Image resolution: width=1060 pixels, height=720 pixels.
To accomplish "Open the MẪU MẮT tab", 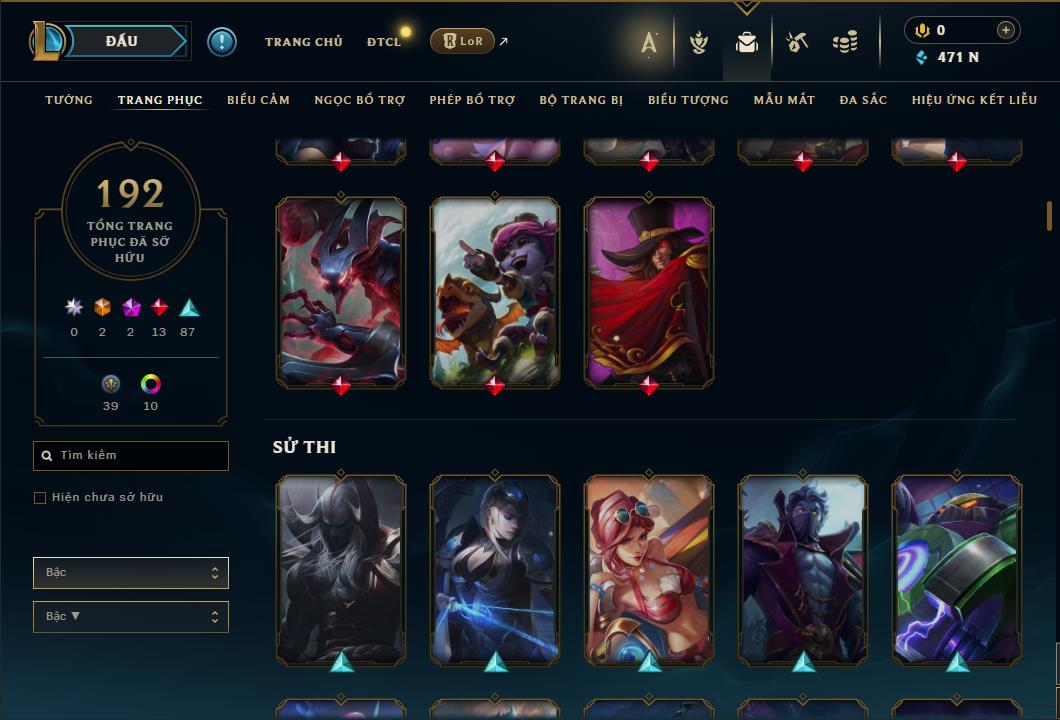I will click(x=784, y=100).
